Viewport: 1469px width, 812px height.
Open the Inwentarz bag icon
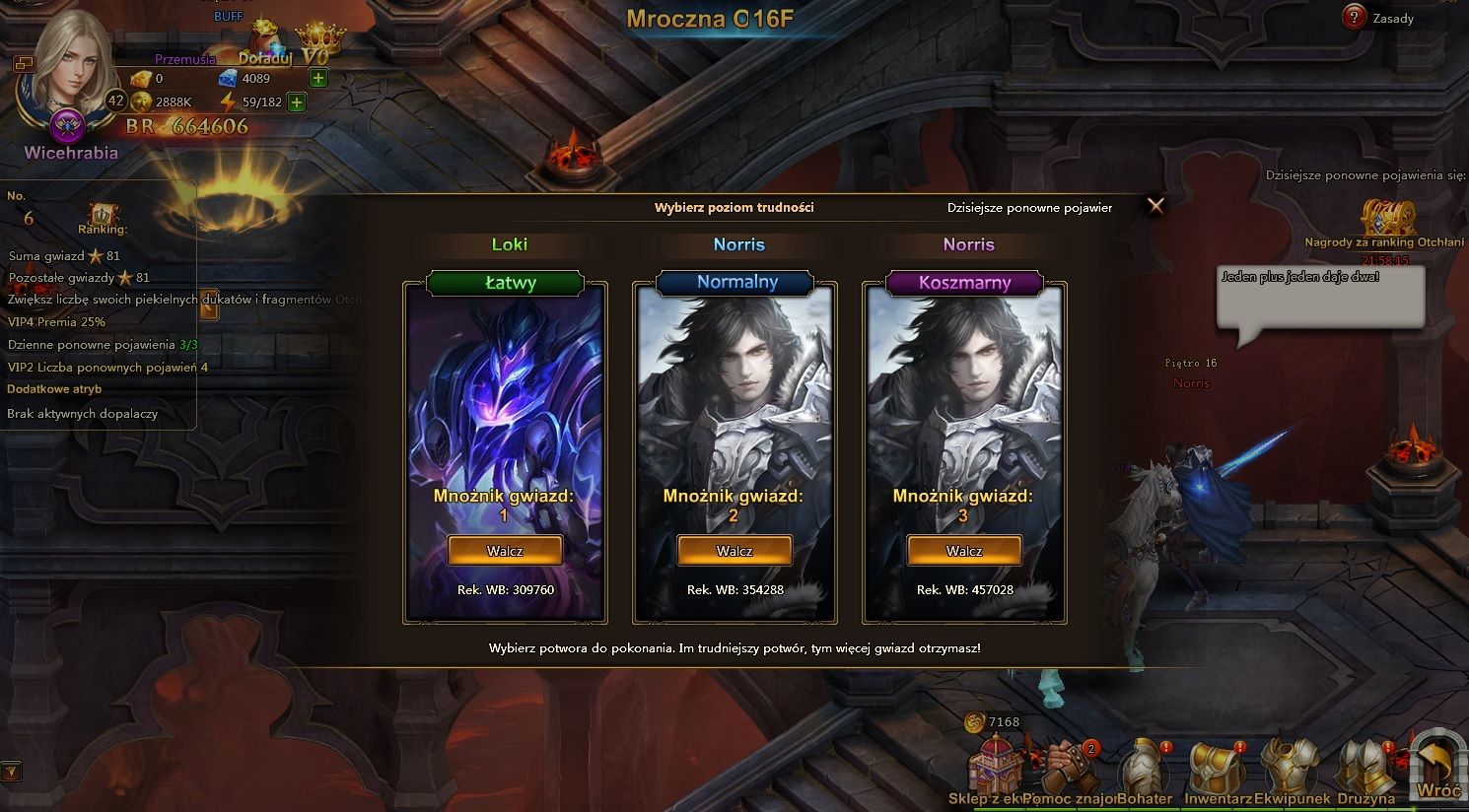(x=1217, y=764)
